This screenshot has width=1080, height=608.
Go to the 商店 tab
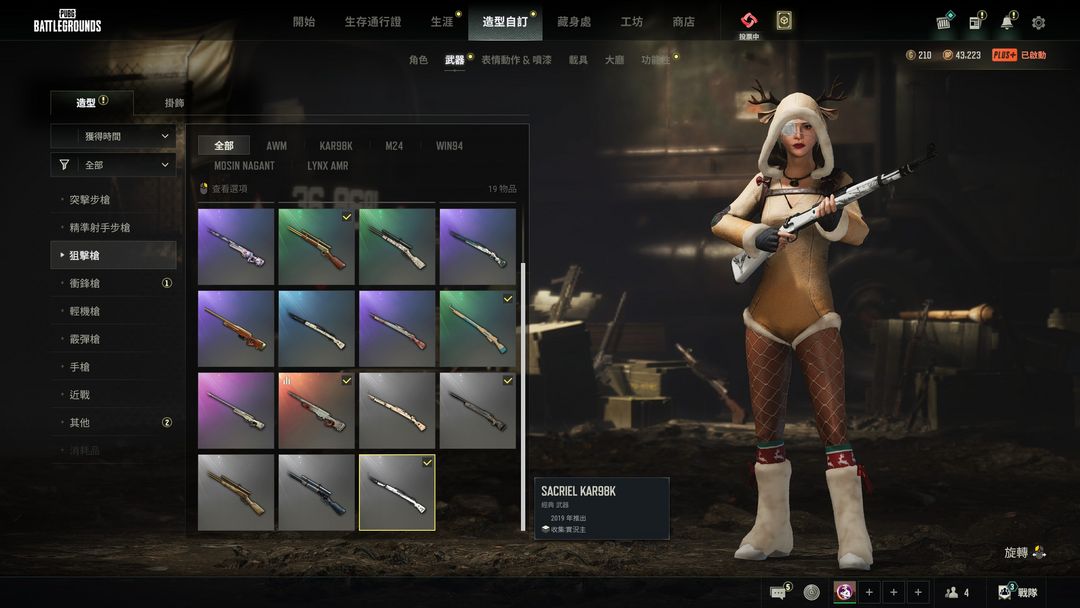coord(683,22)
